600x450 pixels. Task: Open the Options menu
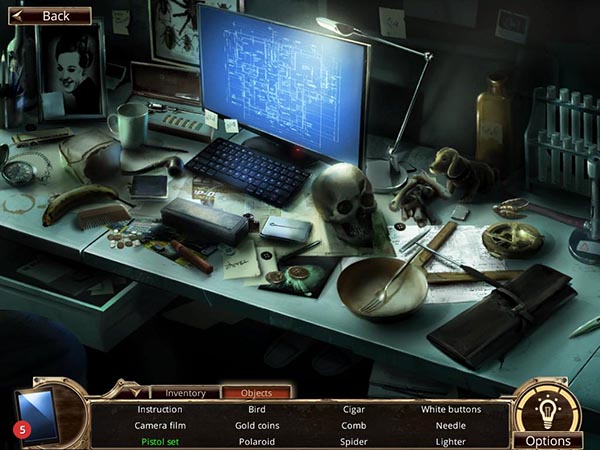pyautogui.click(x=548, y=440)
